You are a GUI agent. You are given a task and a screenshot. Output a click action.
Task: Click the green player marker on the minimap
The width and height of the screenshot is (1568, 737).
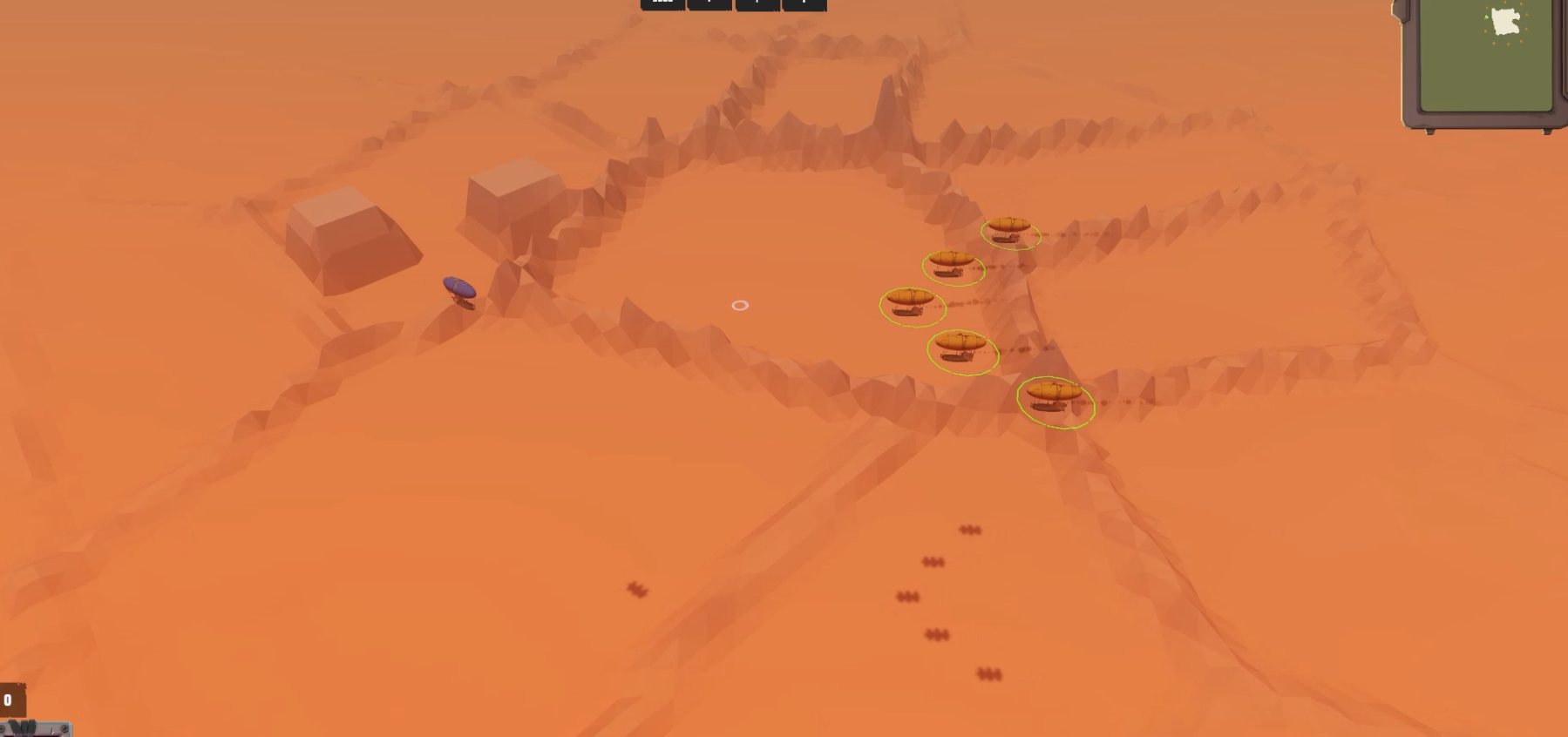(1486, 17)
